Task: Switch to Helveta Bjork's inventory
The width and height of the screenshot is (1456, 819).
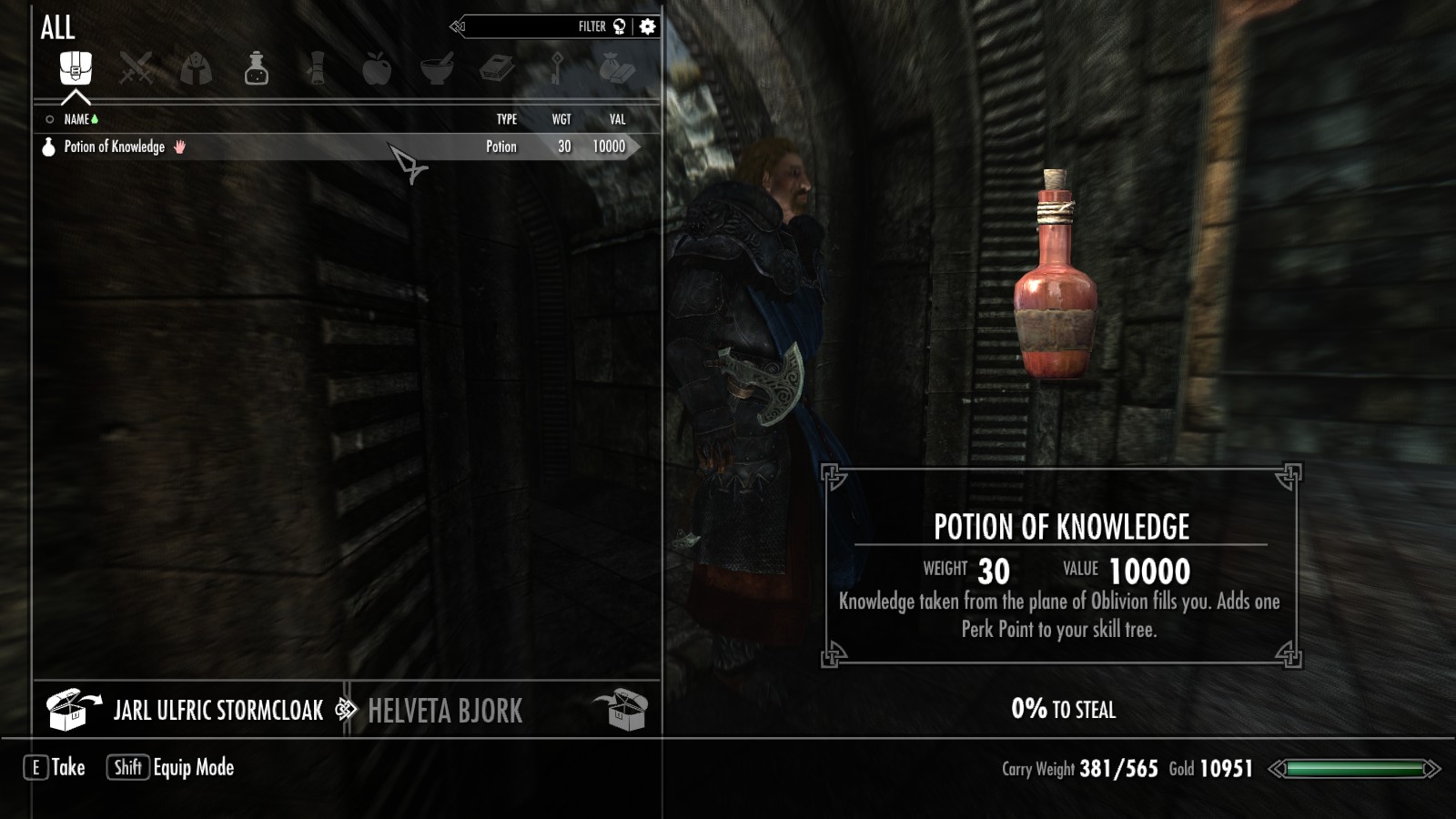Action: pyautogui.click(x=445, y=711)
